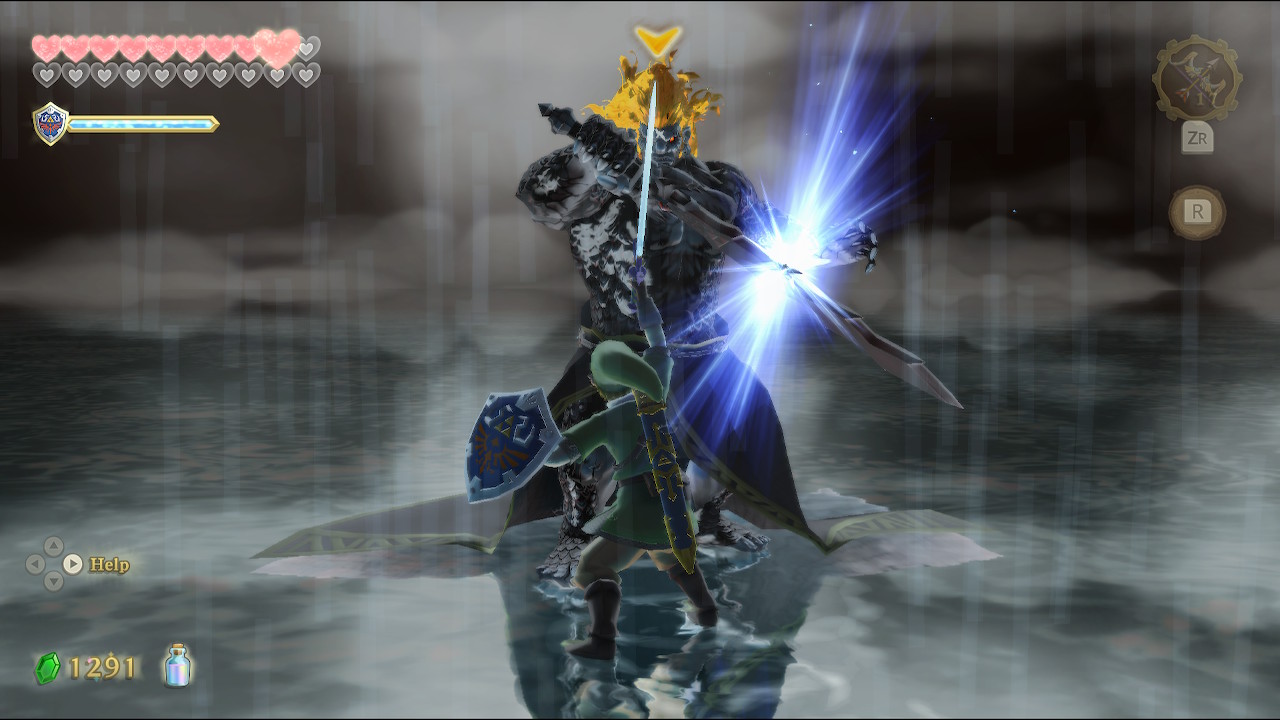Viewport: 1280px width, 720px height.
Task: Use the rainbow potion bottle icon
Action: 178,666
